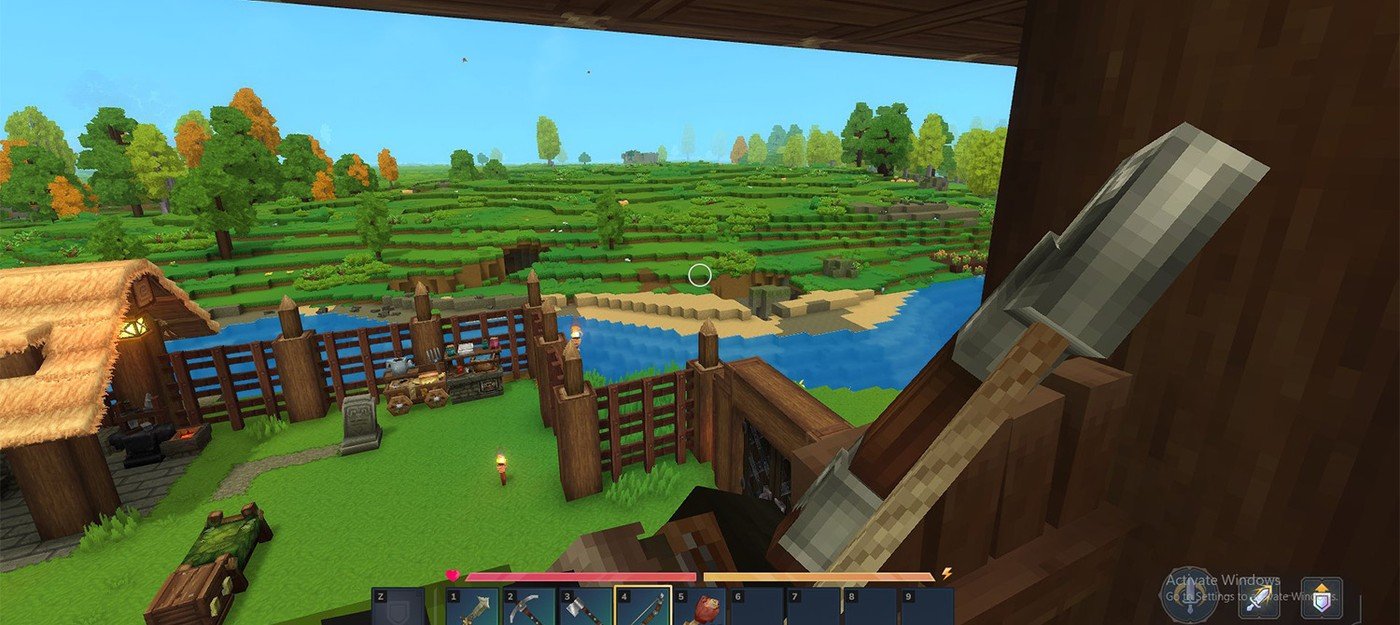Screen dimensions: 1400x625
Task: Click the shield with orange arrow icon
Action: click(1321, 597)
